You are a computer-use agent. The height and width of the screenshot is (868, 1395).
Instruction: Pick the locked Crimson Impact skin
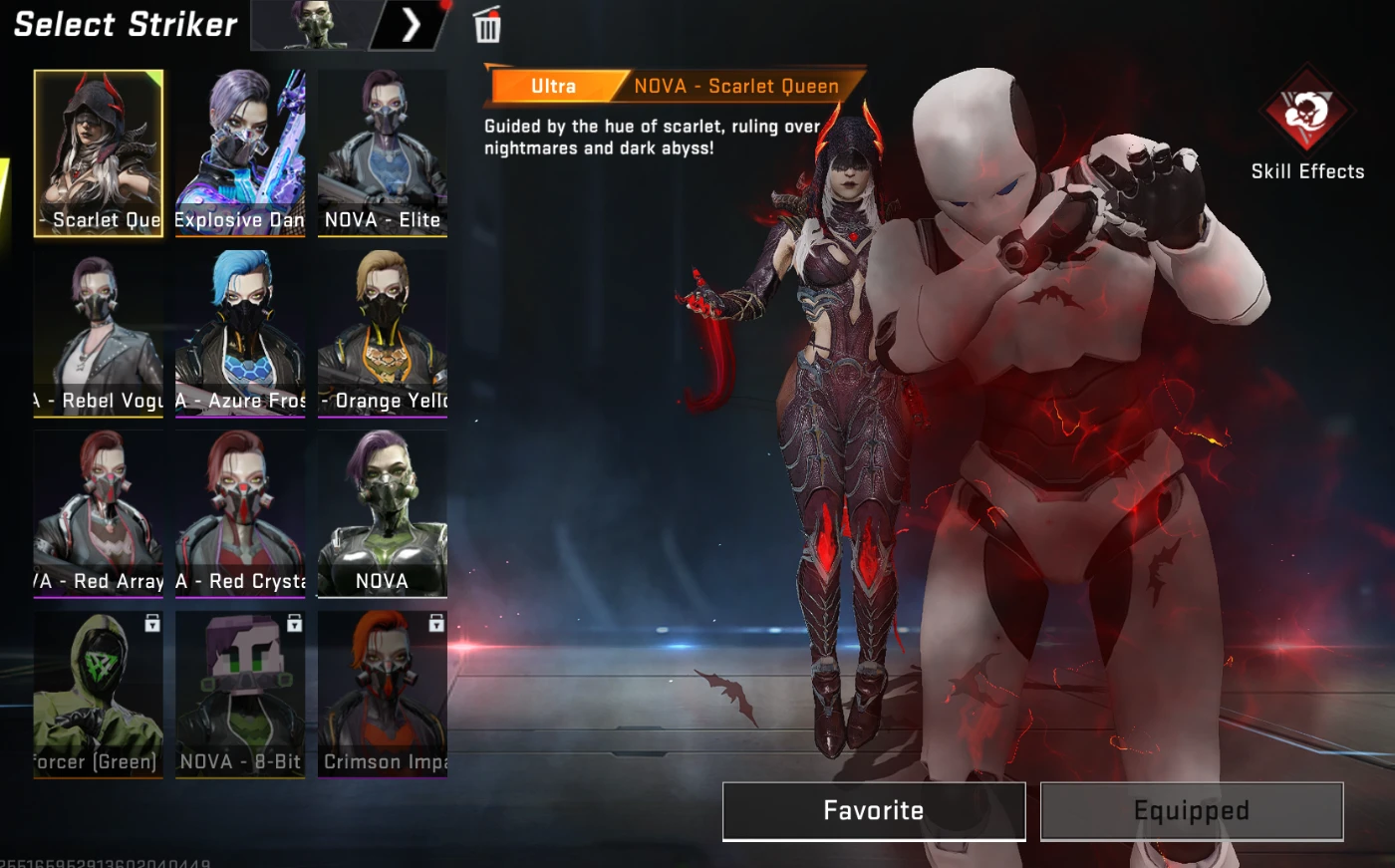pyautogui.click(x=383, y=694)
